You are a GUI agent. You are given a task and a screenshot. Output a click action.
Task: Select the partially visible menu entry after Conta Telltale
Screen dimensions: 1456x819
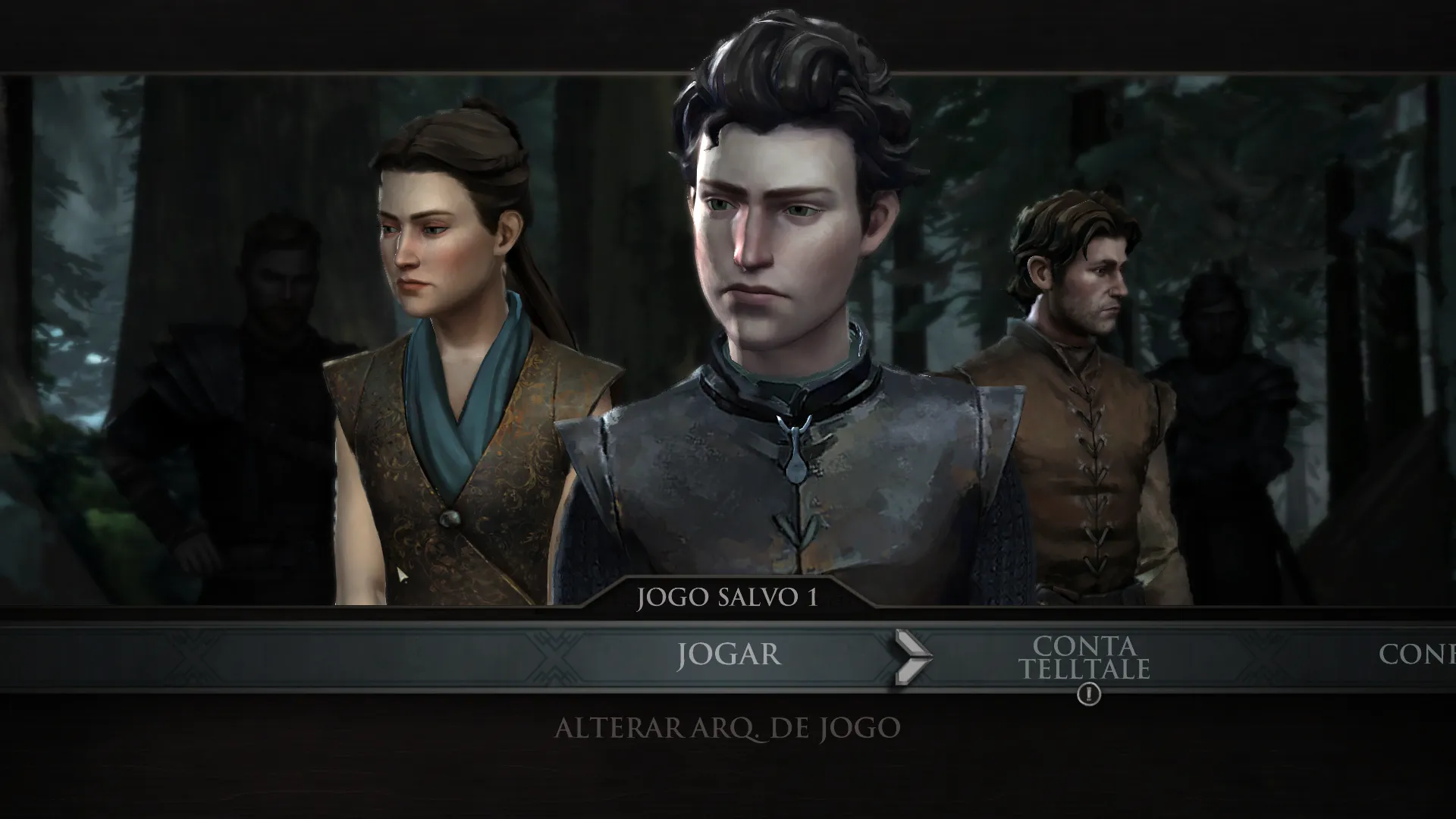1417,654
